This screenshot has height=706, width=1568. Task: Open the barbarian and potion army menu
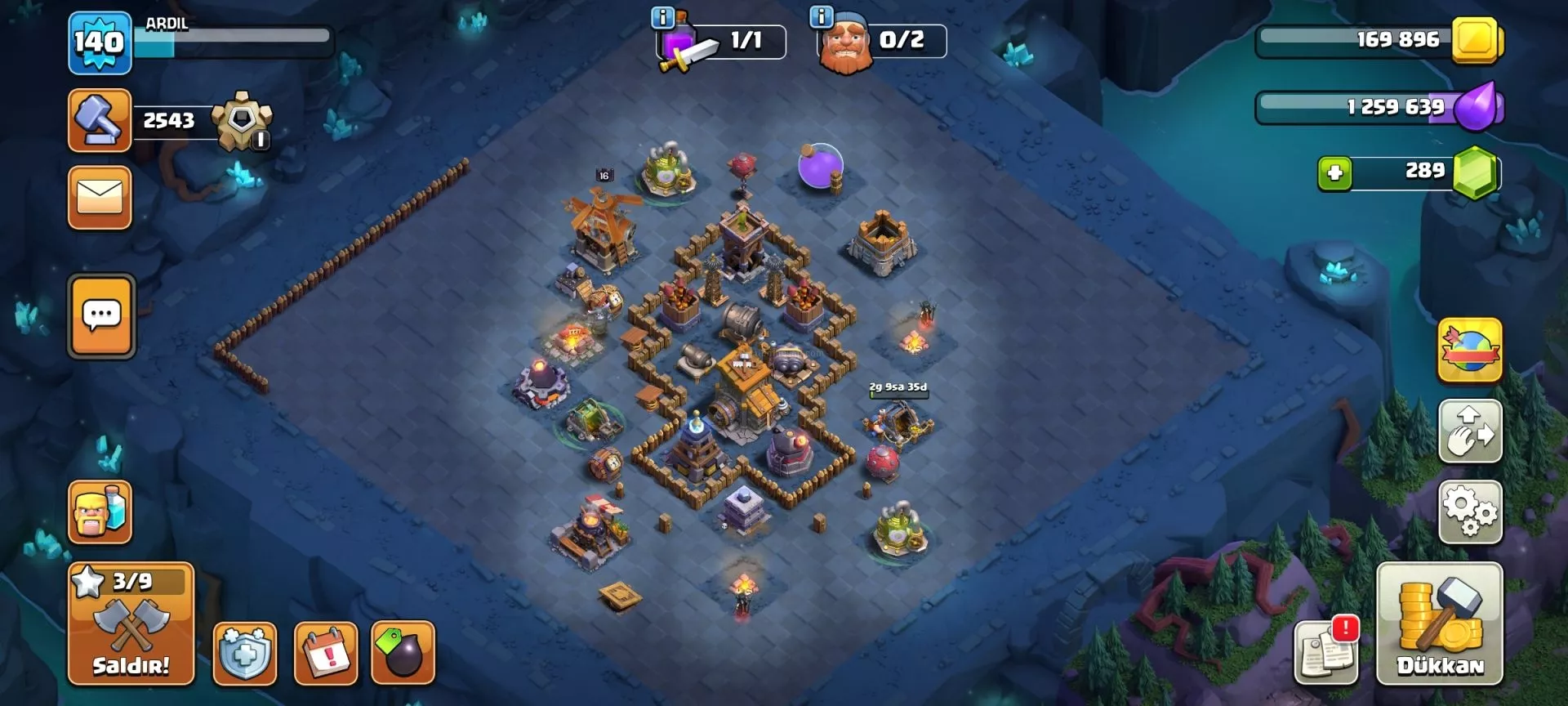point(100,512)
